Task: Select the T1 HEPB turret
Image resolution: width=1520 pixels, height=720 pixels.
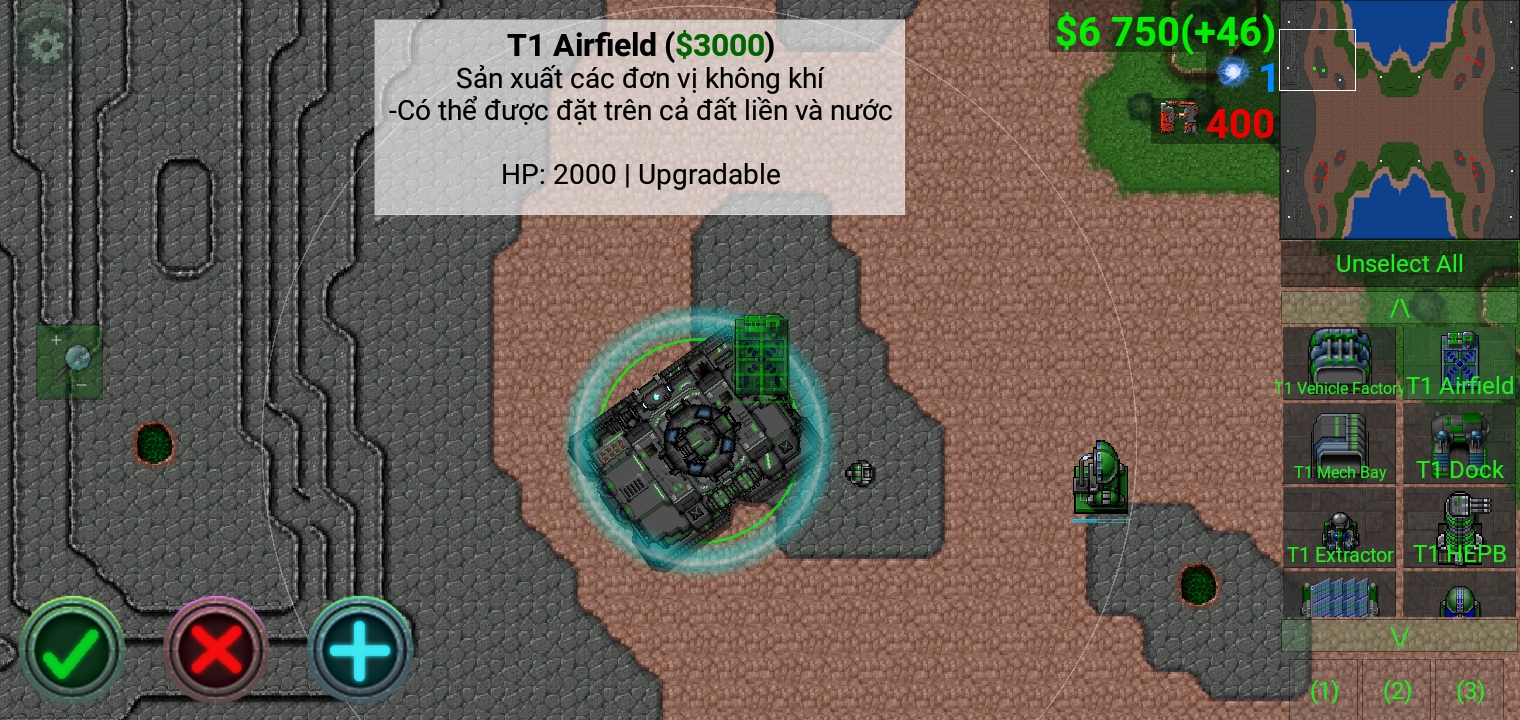Action: point(1459,529)
